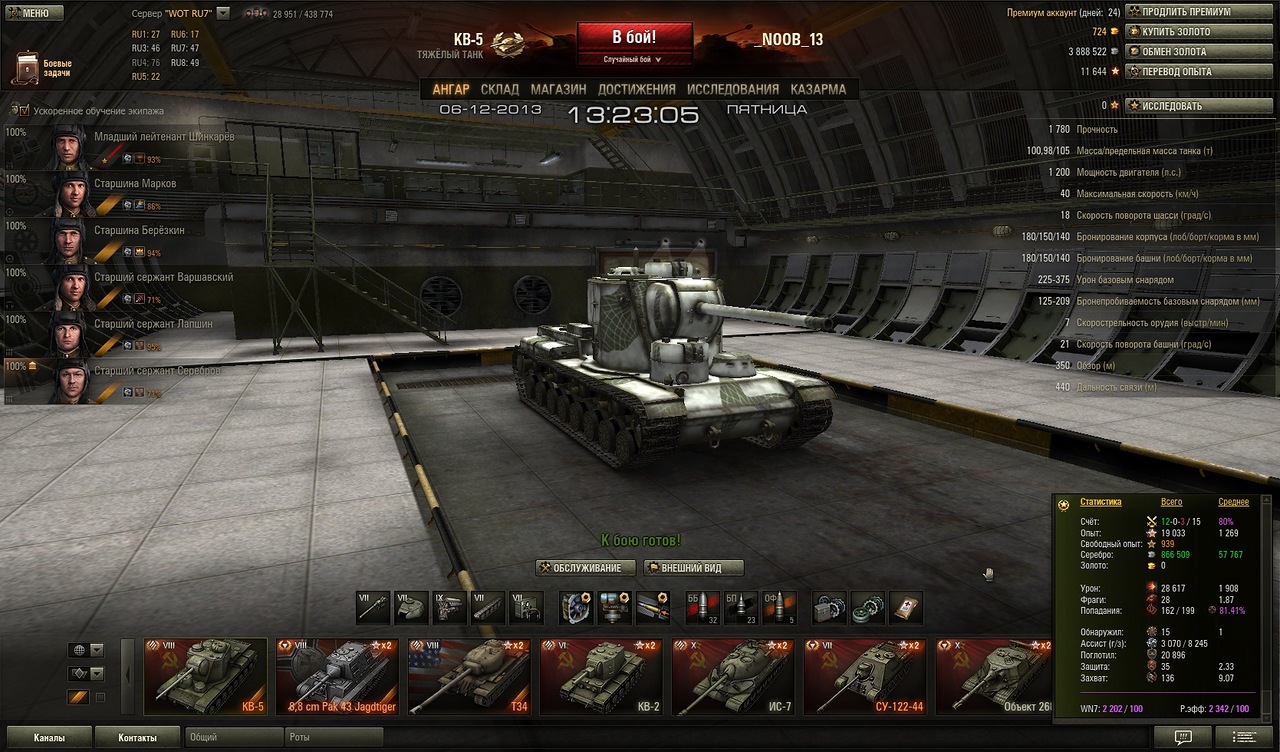The height and width of the screenshot is (752, 1280).
Task: Open the Каналы chat channels
Action: point(47,738)
